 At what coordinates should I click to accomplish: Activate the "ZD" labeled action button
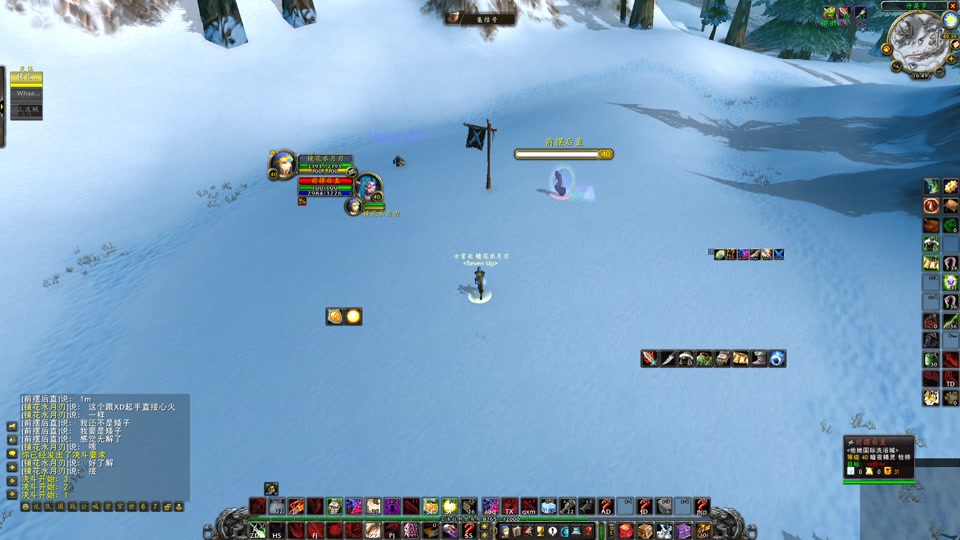(257, 531)
